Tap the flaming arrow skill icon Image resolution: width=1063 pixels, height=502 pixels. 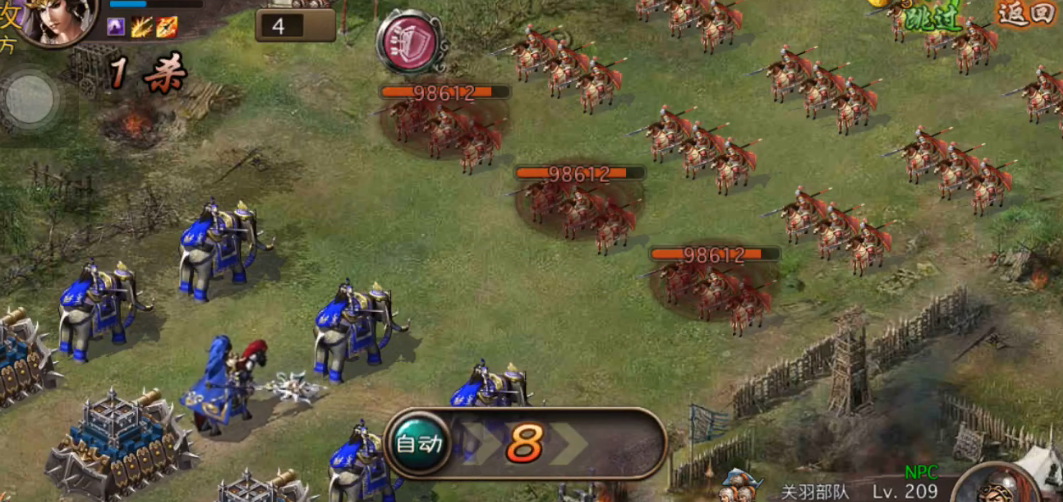[x=166, y=27]
